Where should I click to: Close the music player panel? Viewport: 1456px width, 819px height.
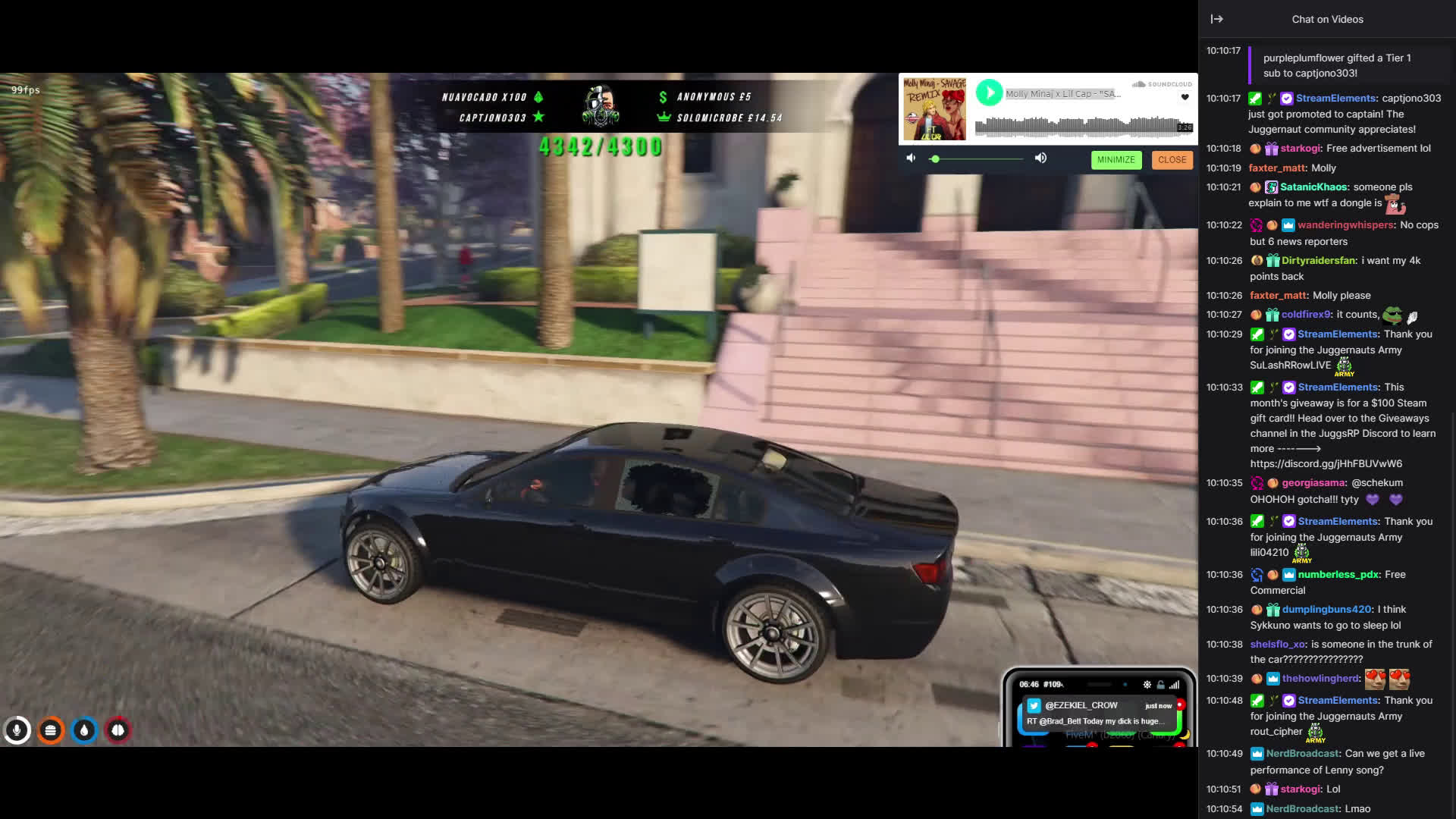coord(1172,160)
